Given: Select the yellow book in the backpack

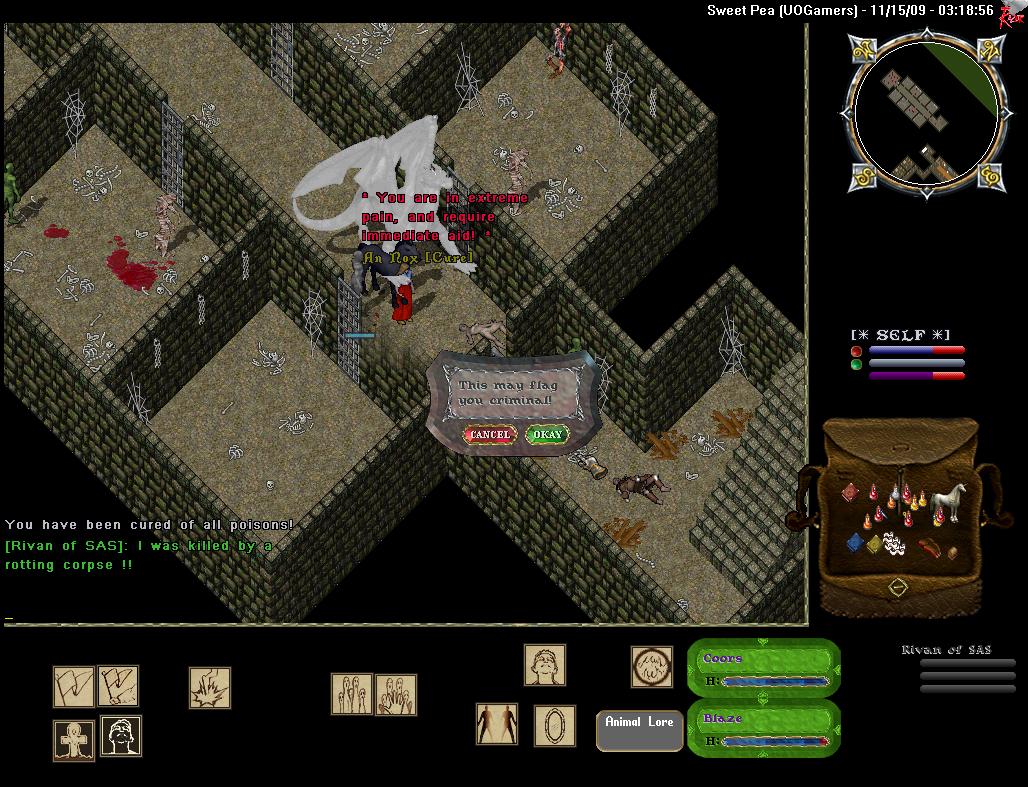Looking at the screenshot, I should click(874, 545).
